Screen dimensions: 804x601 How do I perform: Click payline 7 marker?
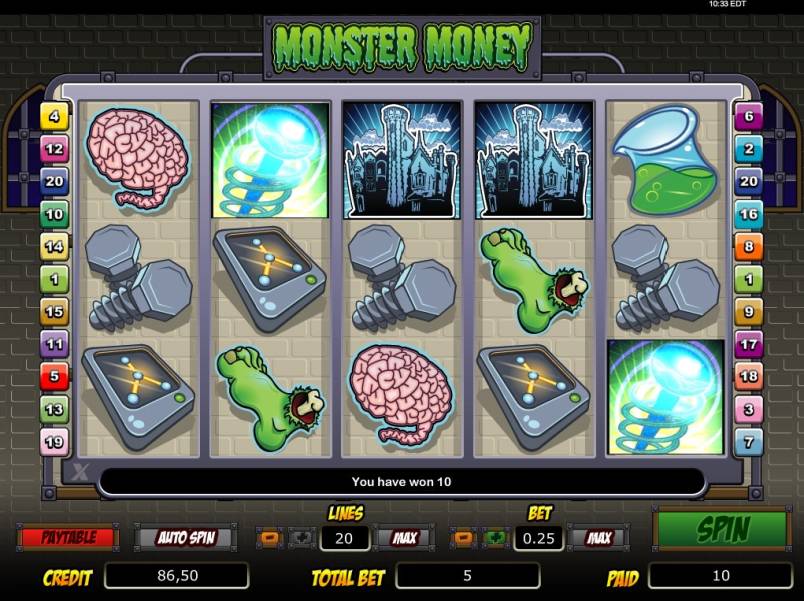click(x=748, y=440)
